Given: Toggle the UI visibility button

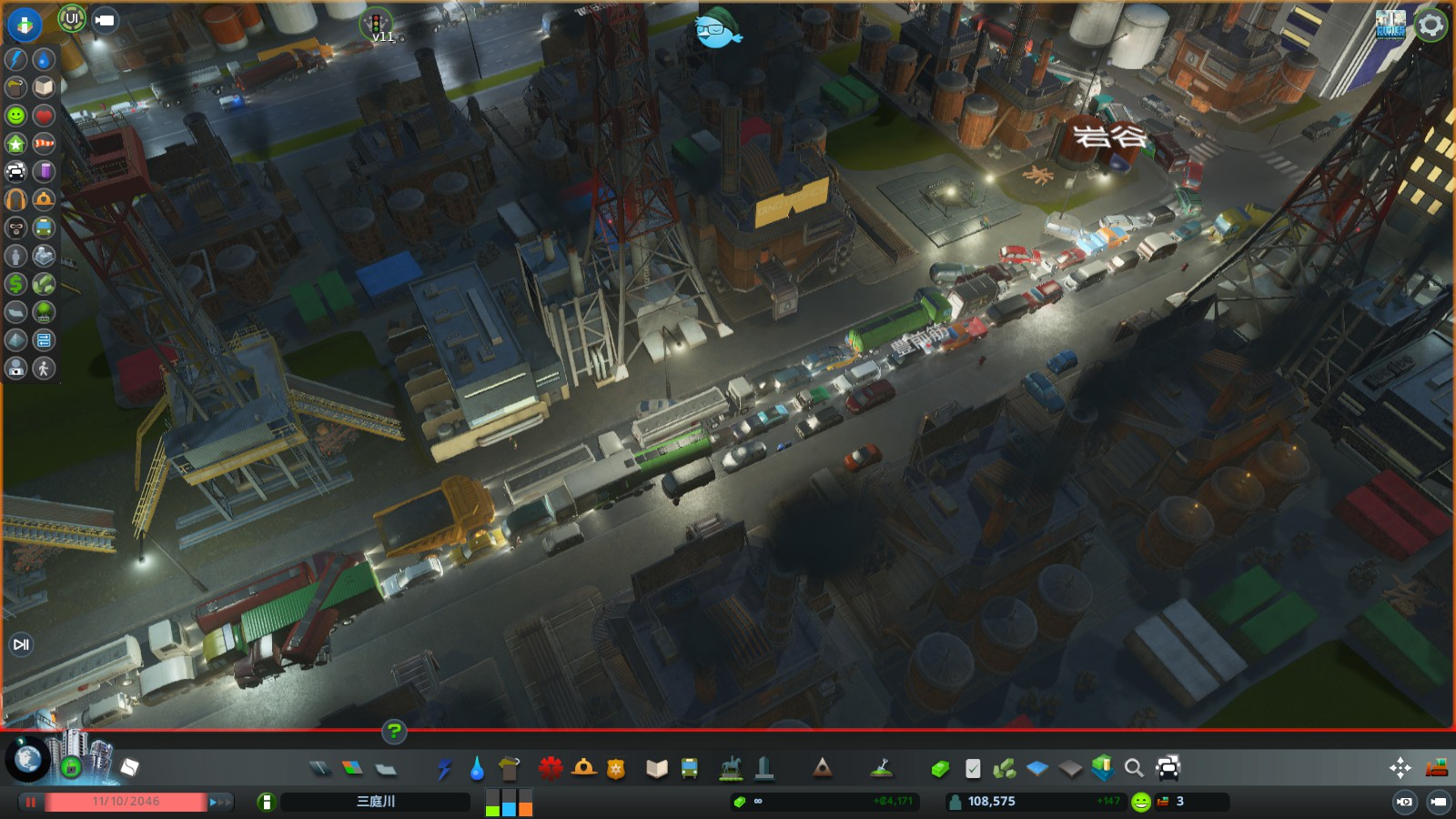Looking at the screenshot, I should [72, 18].
